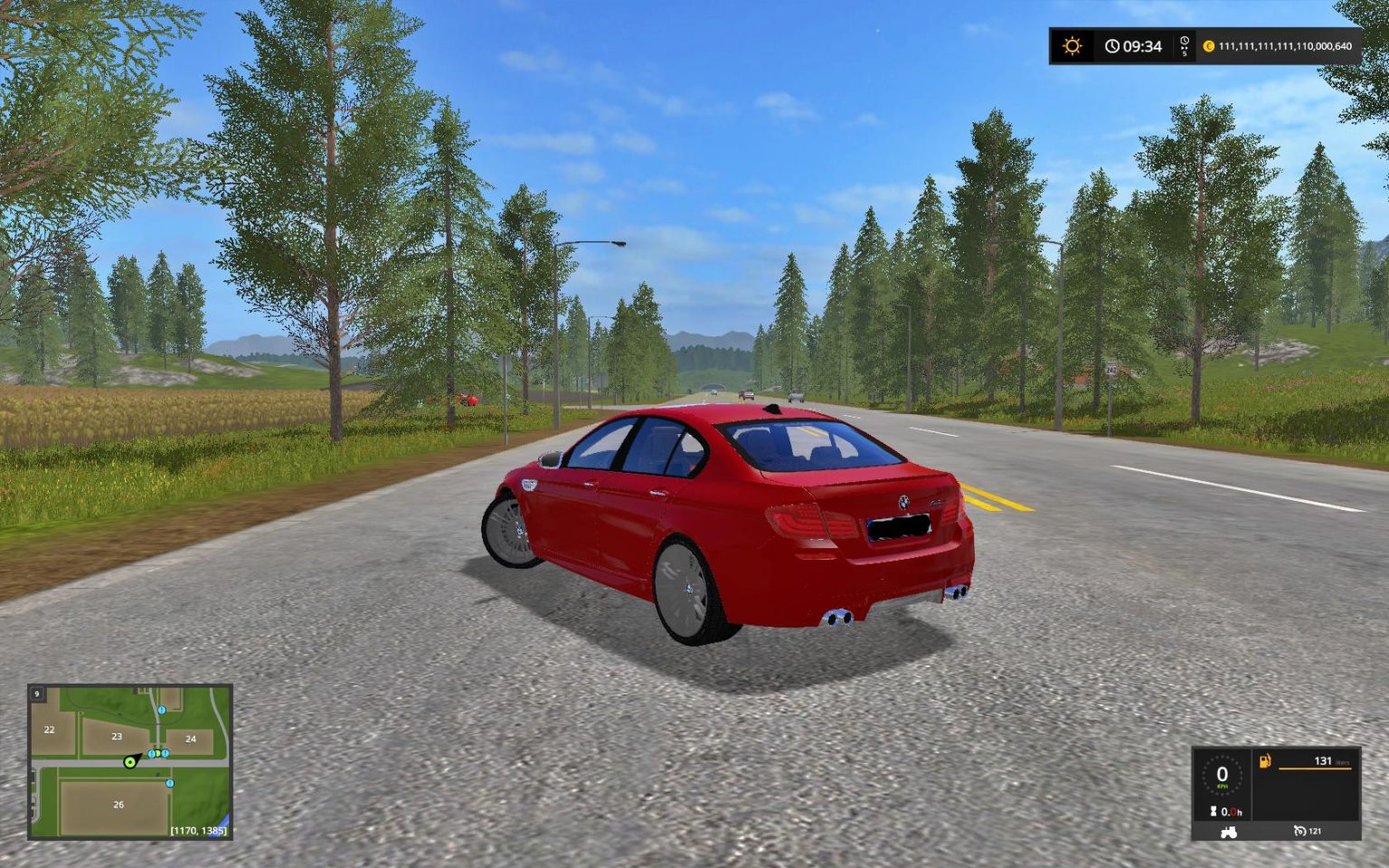This screenshot has width=1389, height=868.
Task: Click the fuel pump icon in vehicle panel
Action: coord(1263,764)
